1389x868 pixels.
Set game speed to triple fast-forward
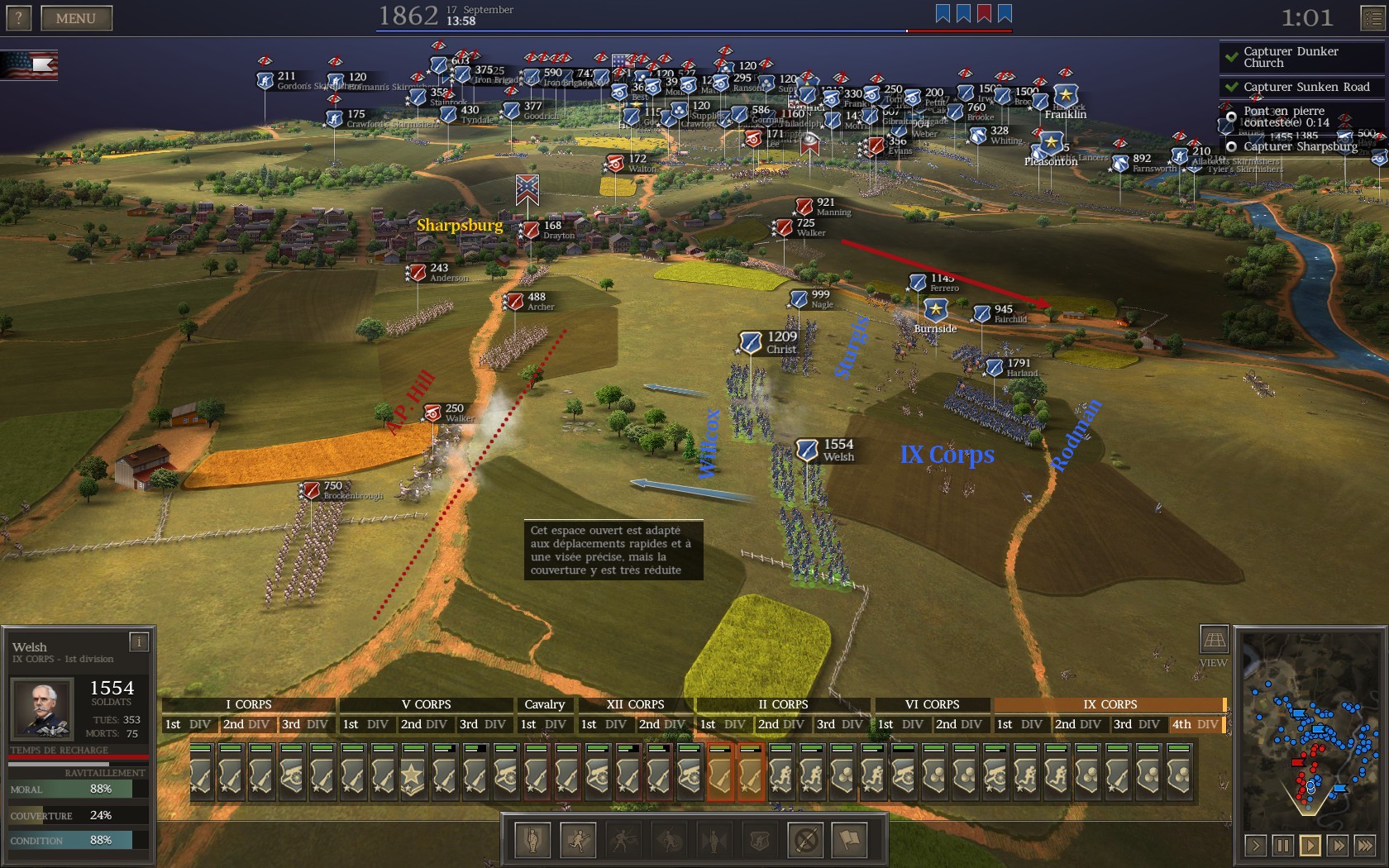1364,846
